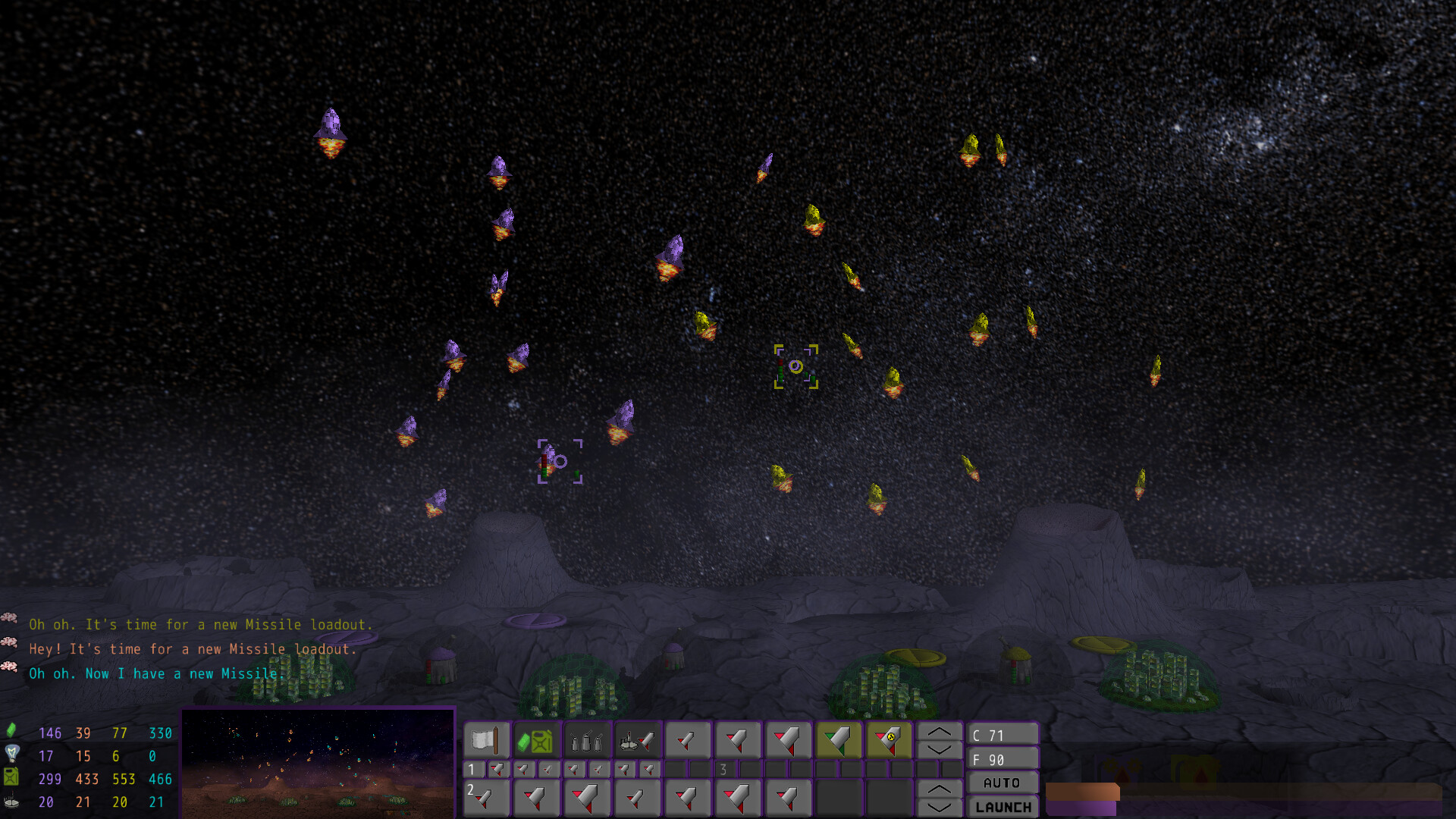
Task: Toggle the AUTO launch mode
Action: [1003, 782]
